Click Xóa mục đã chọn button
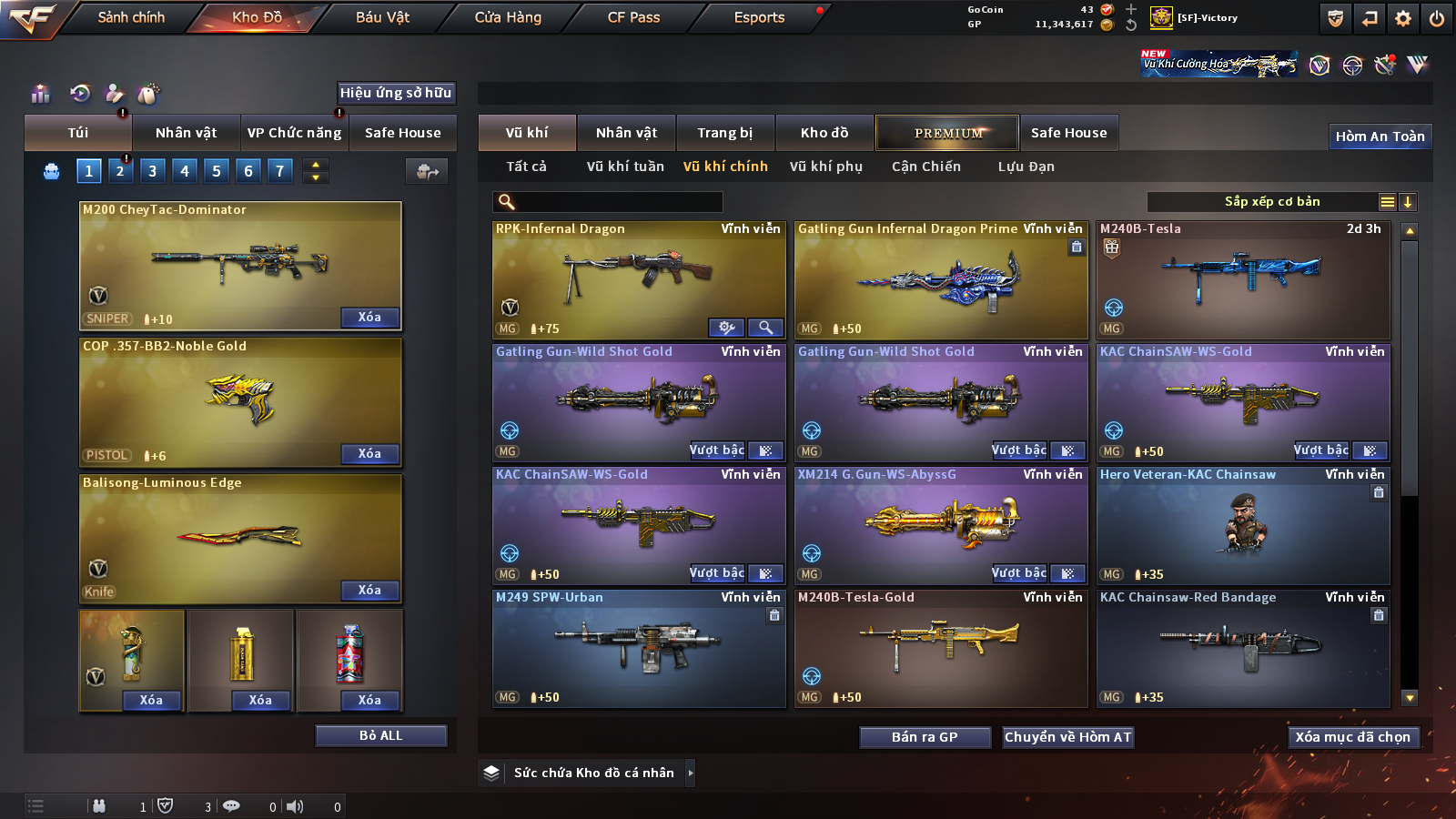Image resolution: width=1456 pixels, height=819 pixels. pos(1352,737)
